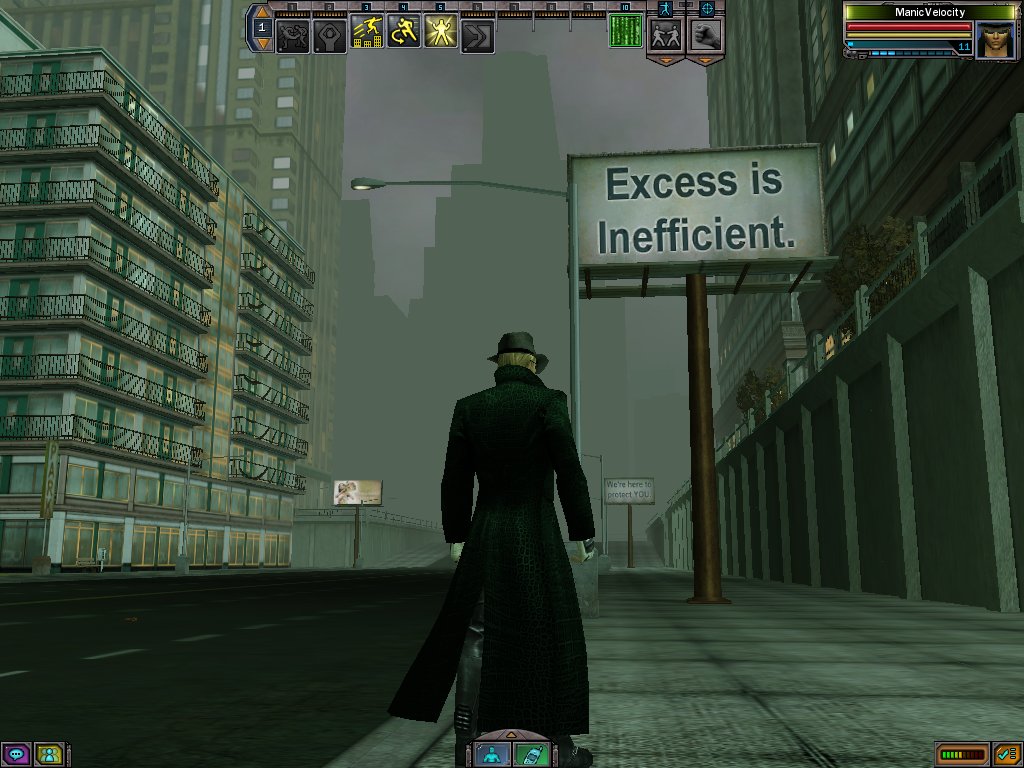Activate the glowing figure ability in slot 5
The width and height of the screenshot is (1024, 768).
(x=441, y=35)
